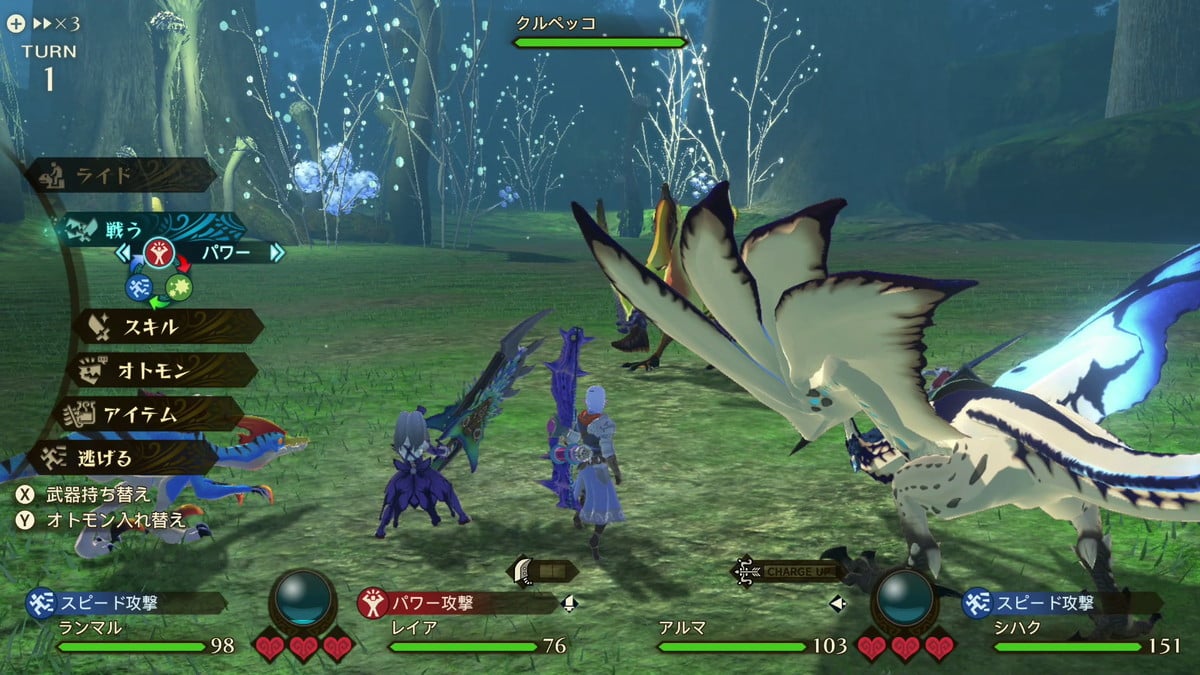The height and width of the screenshot is (675, 1200).
Task: Cycle attack type with the left arrow
Action: [124, 252]
